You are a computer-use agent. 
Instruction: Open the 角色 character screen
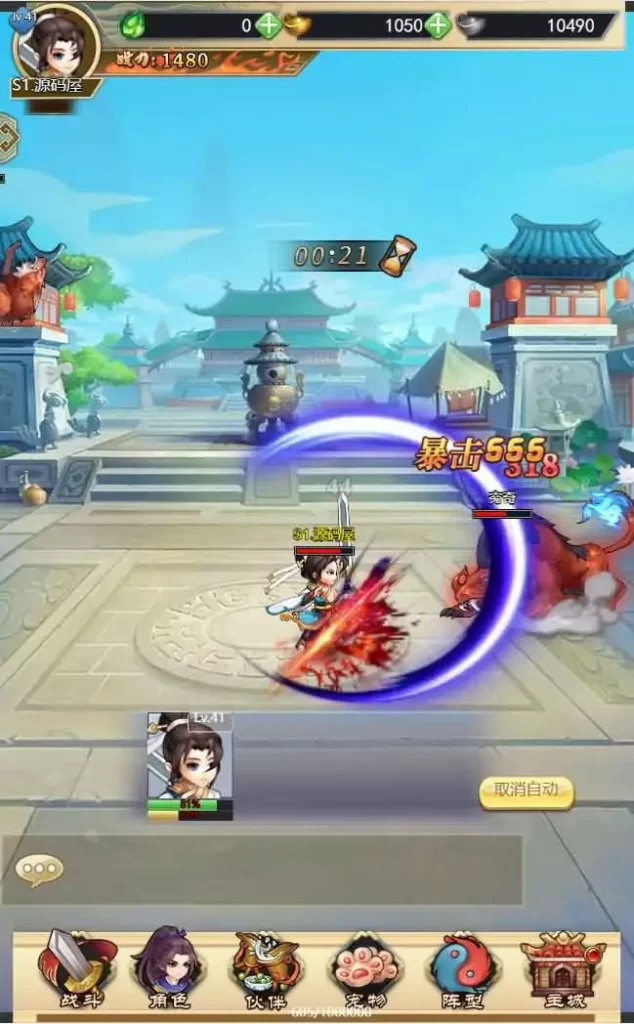click(x=168, y=968)
